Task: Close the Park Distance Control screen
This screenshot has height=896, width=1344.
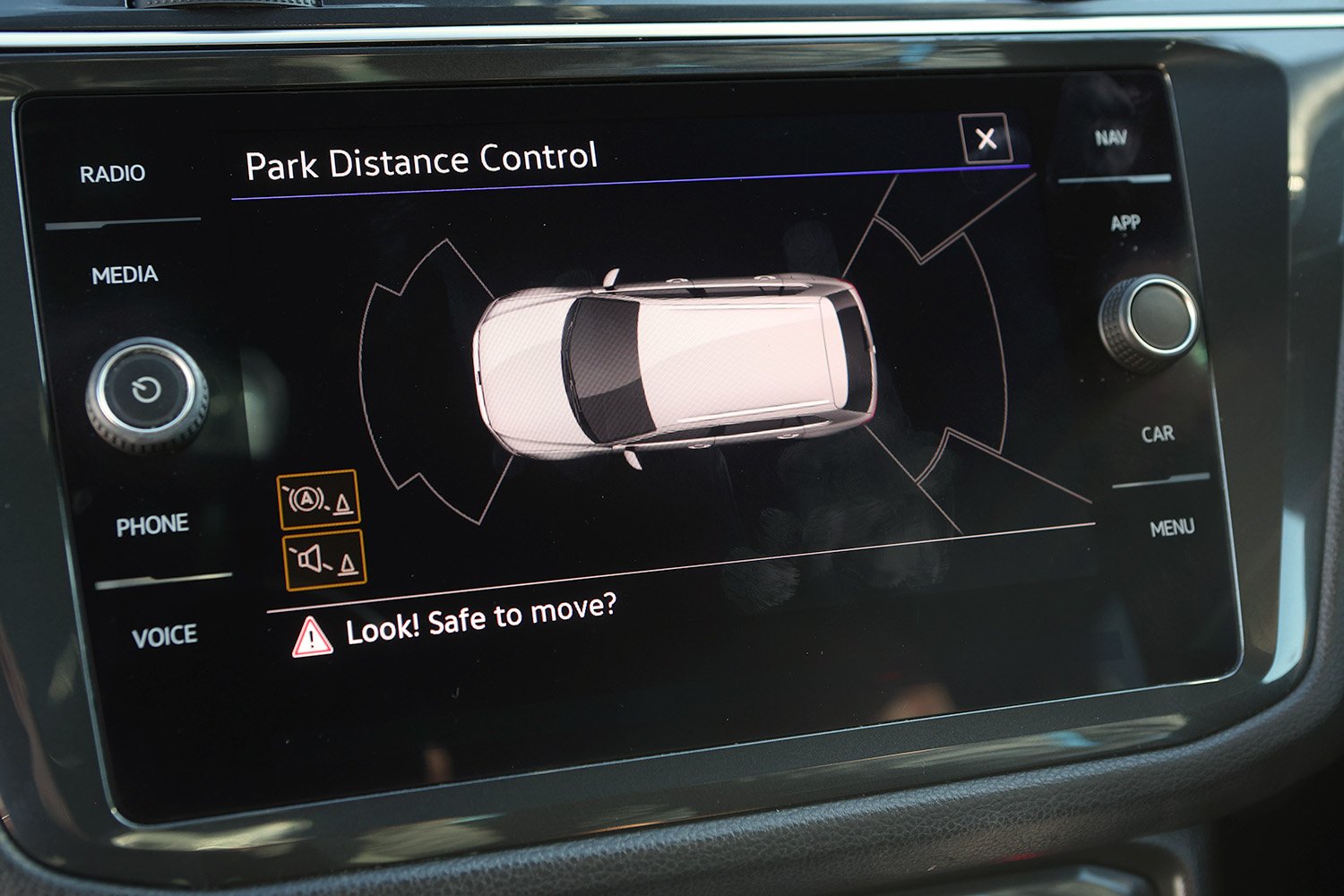Action: tap(986, 139)
